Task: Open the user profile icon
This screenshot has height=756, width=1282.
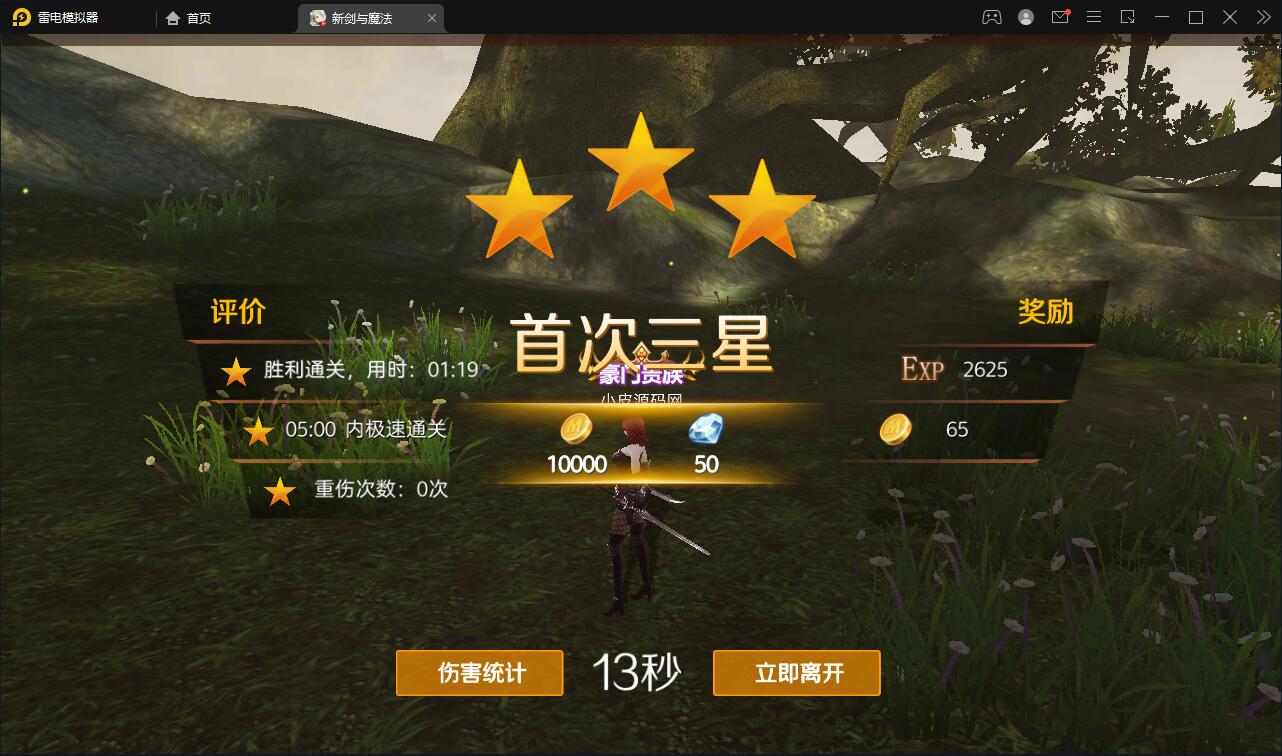Action: (x=1026, y=17)
